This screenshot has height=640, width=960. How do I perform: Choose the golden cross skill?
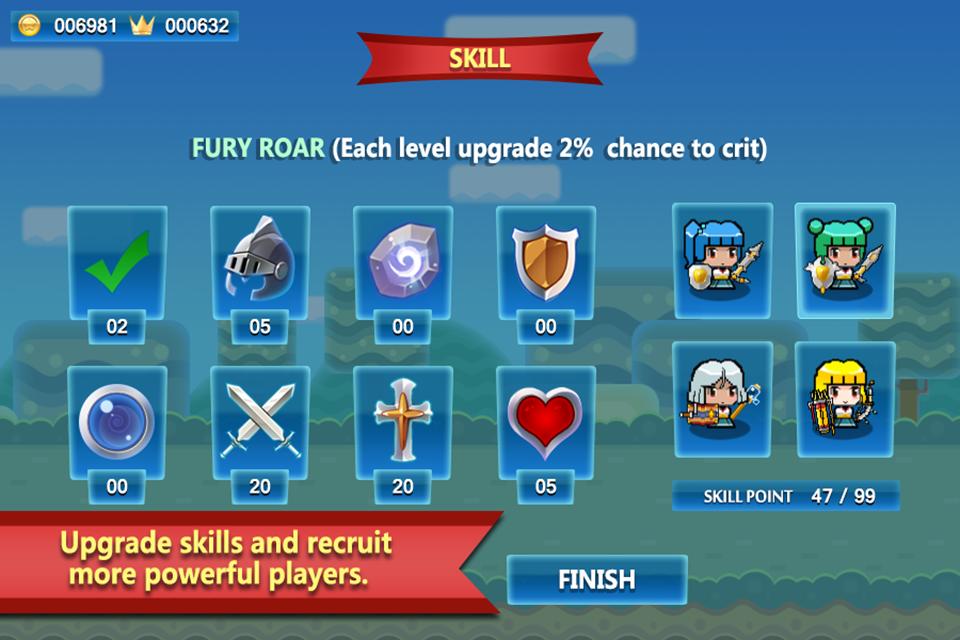[x=403, y=421]
